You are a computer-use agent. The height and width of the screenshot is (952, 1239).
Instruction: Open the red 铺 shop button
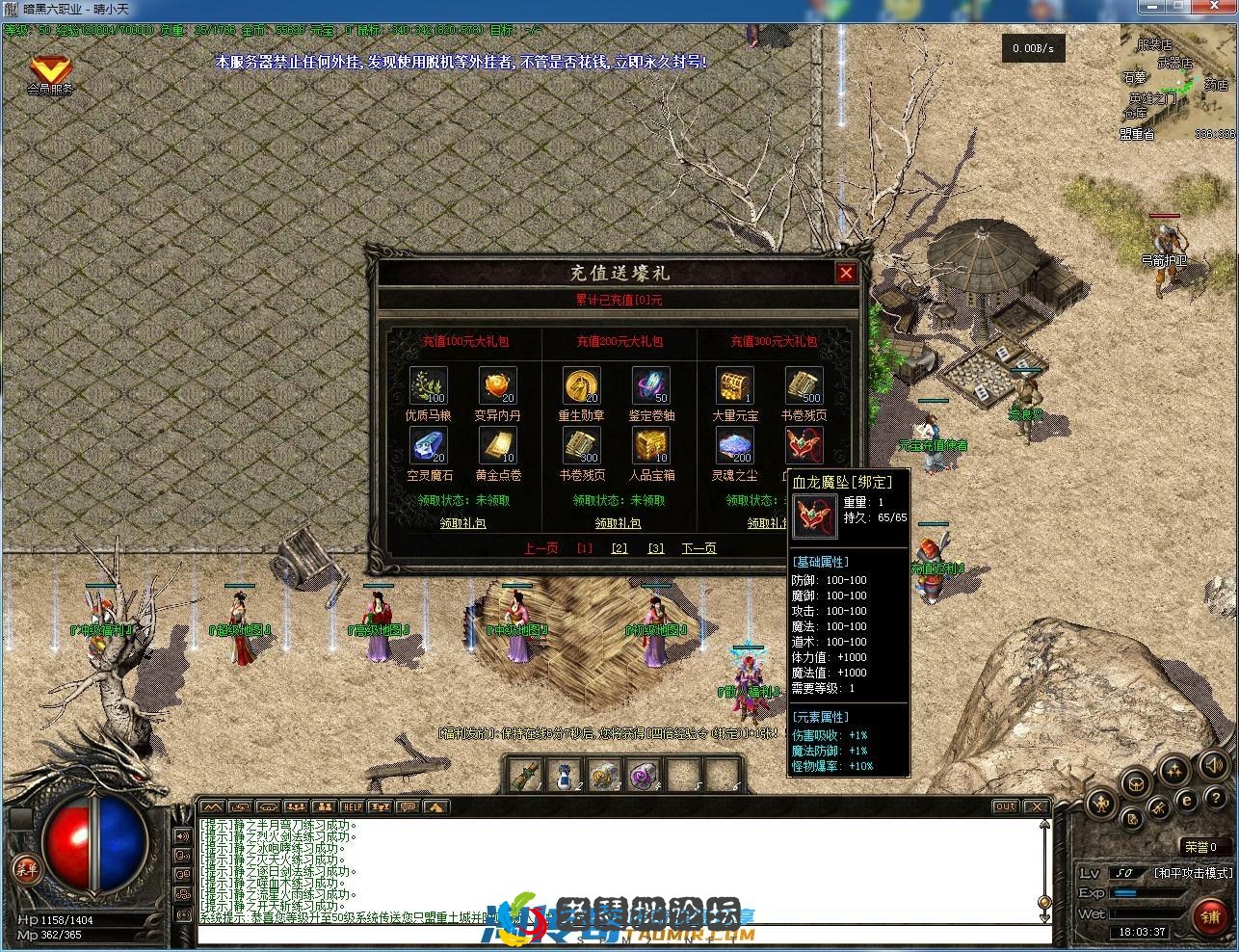[x=1209, y=915]
